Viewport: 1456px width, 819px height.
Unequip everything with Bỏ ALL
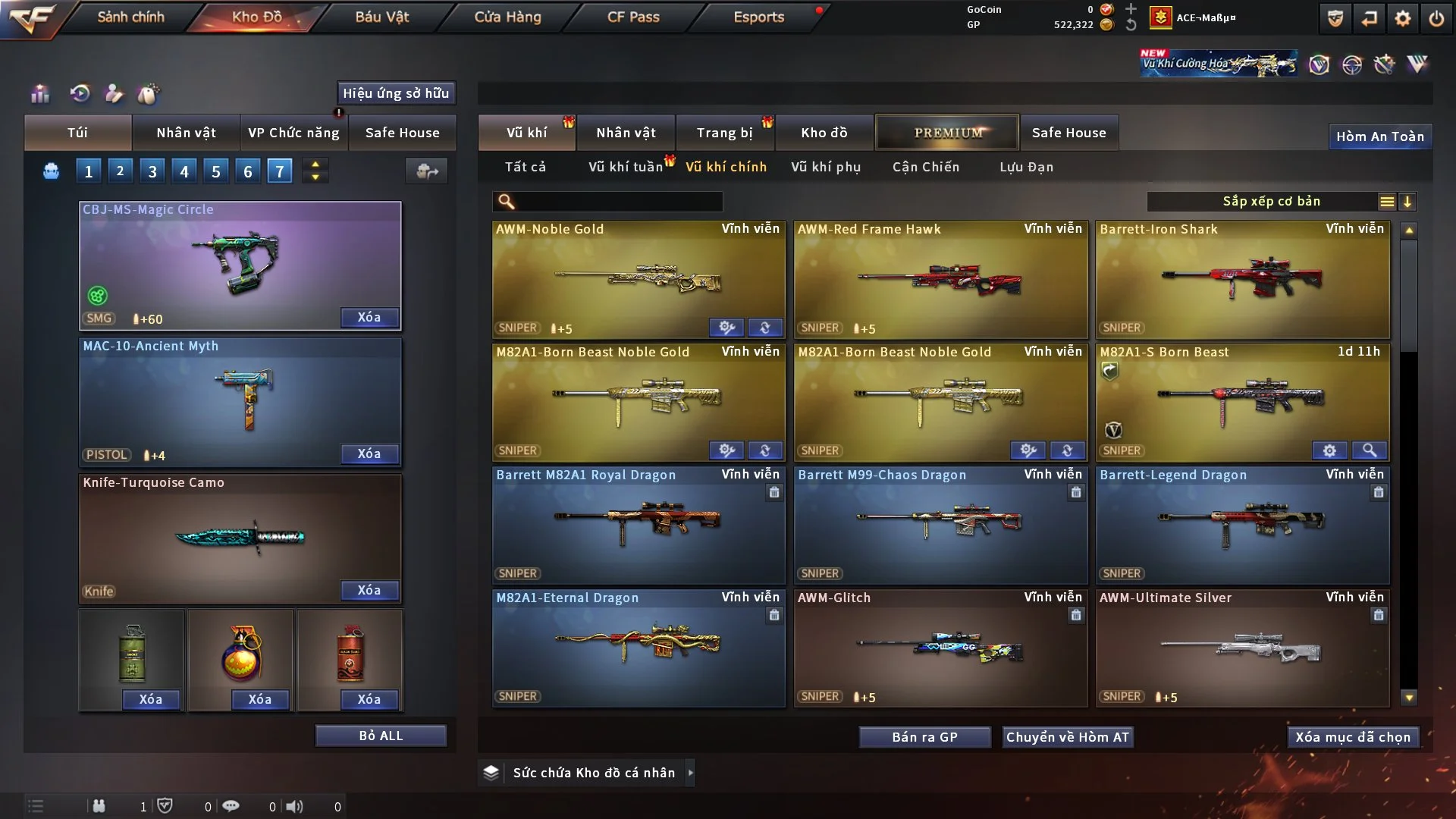381,736
